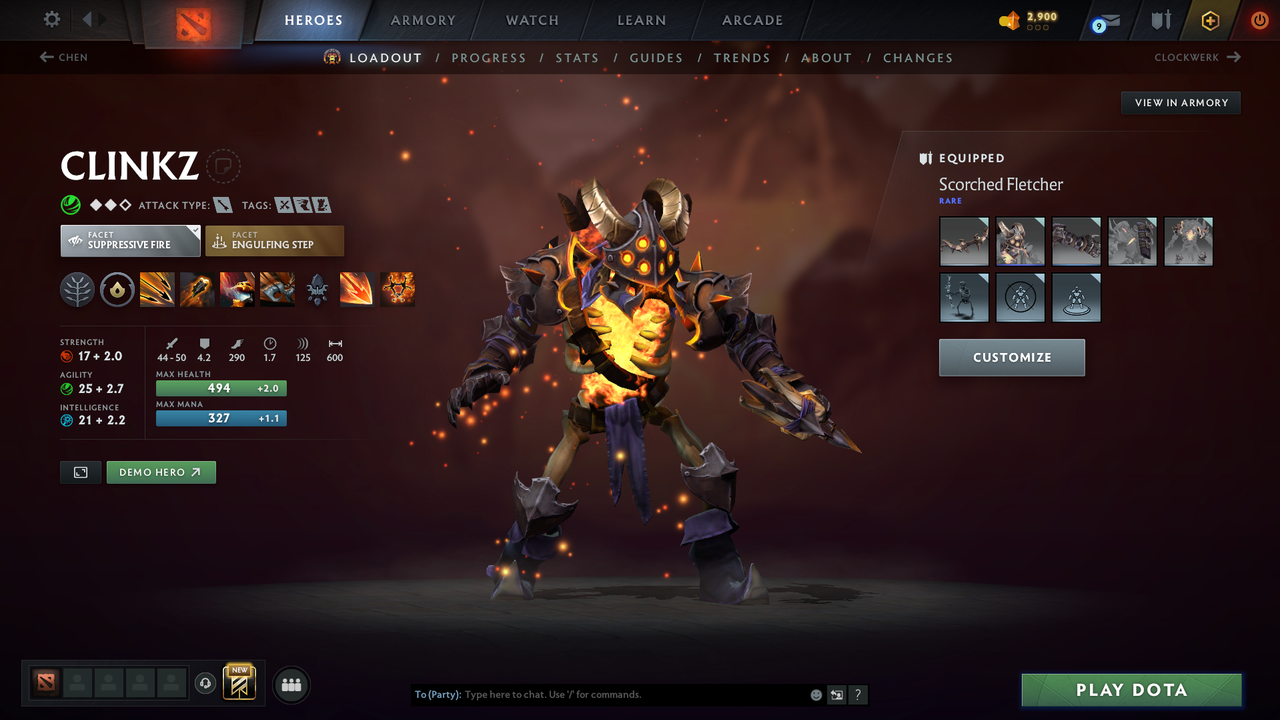This screenshot has height=720, width=1280.
Task: Click the friends list group icon
Action: [290, 684]
